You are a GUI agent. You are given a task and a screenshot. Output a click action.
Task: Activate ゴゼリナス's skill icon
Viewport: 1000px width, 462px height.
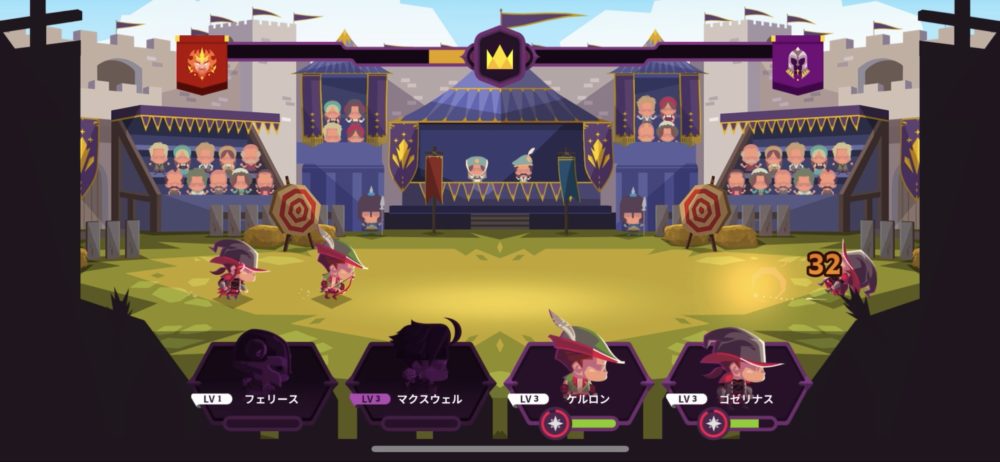713,424
